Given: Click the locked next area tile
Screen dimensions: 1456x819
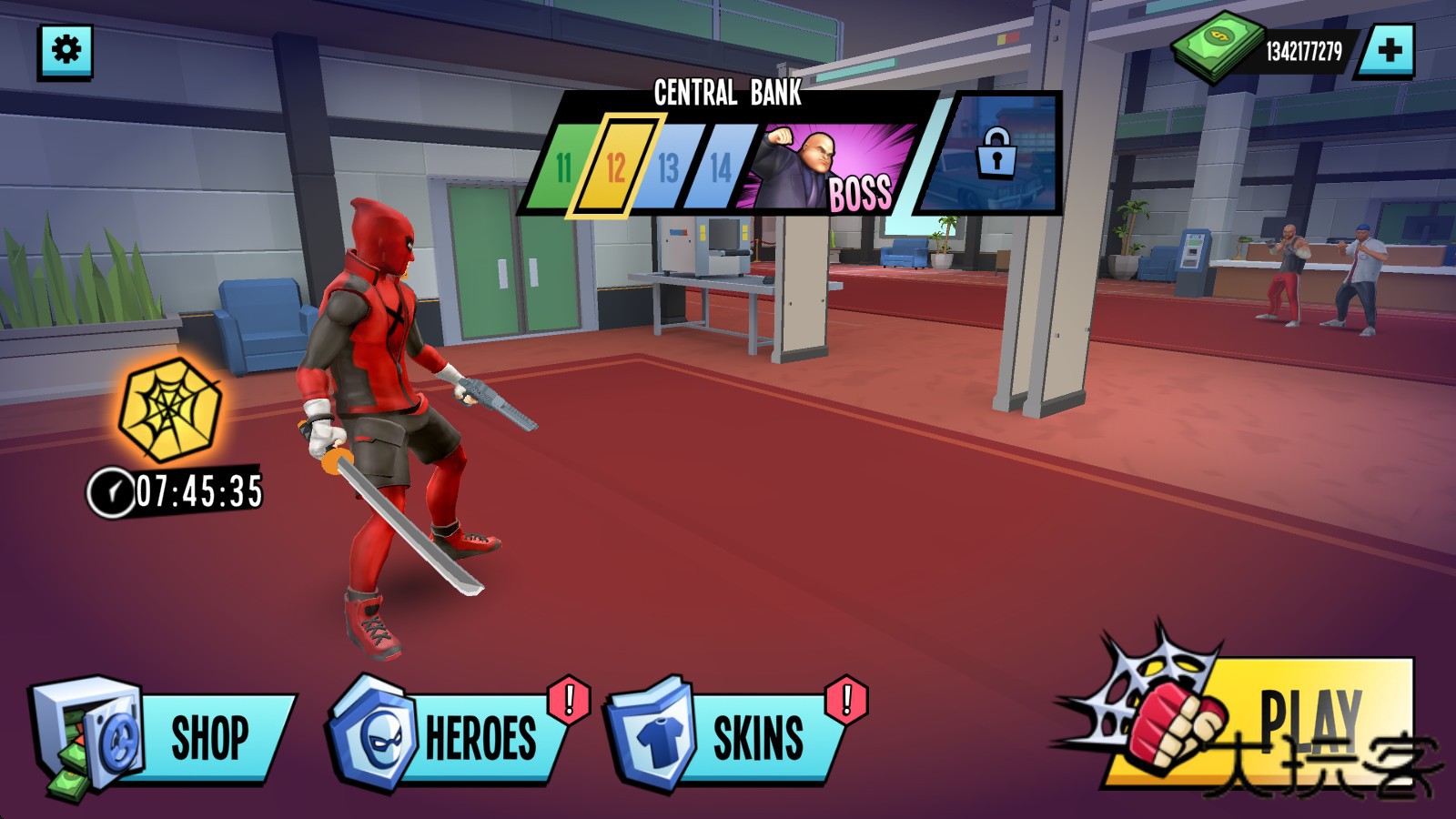Looking at the screenshot, I should 995,153.
